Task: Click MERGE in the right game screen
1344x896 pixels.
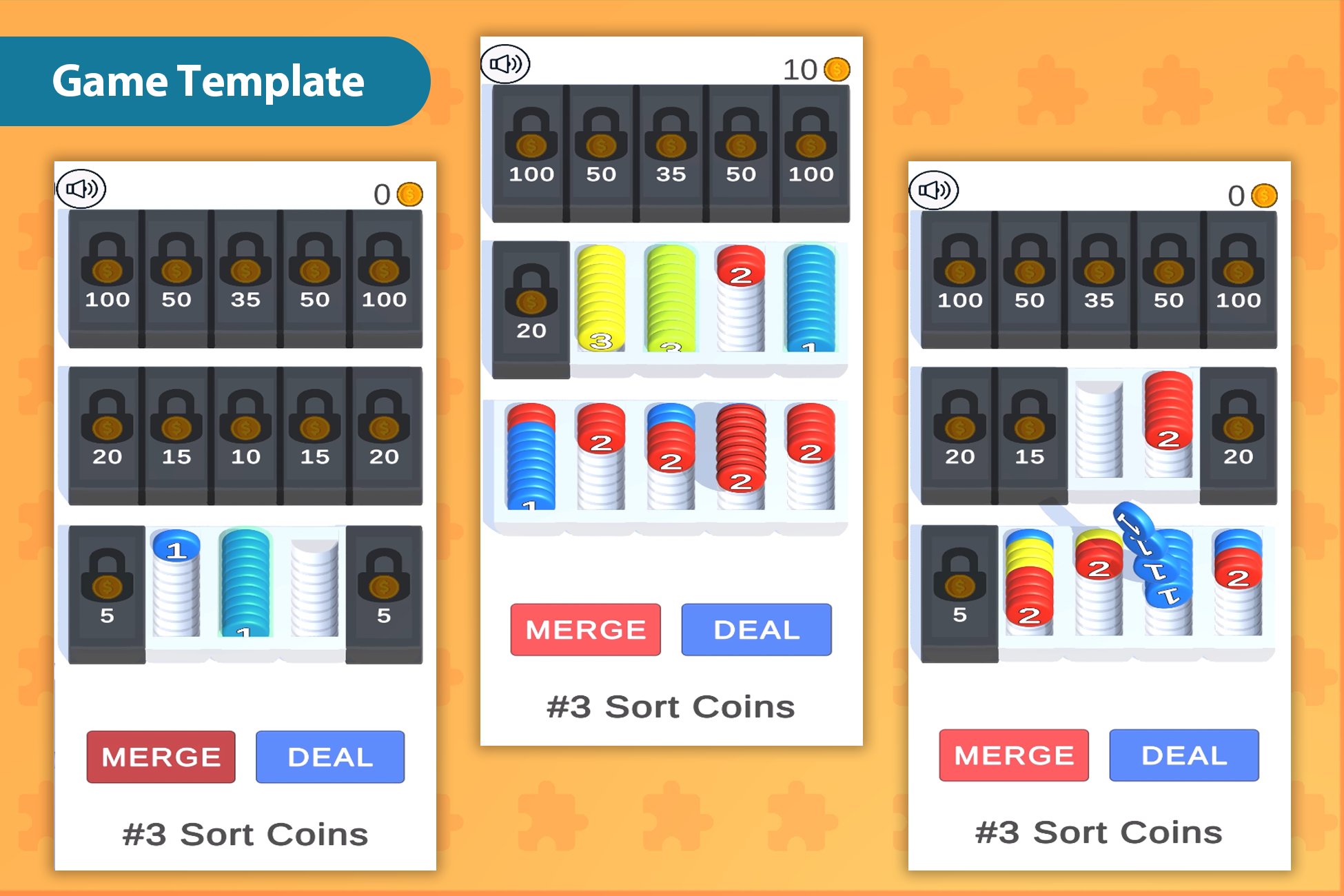Action: 1013,755
